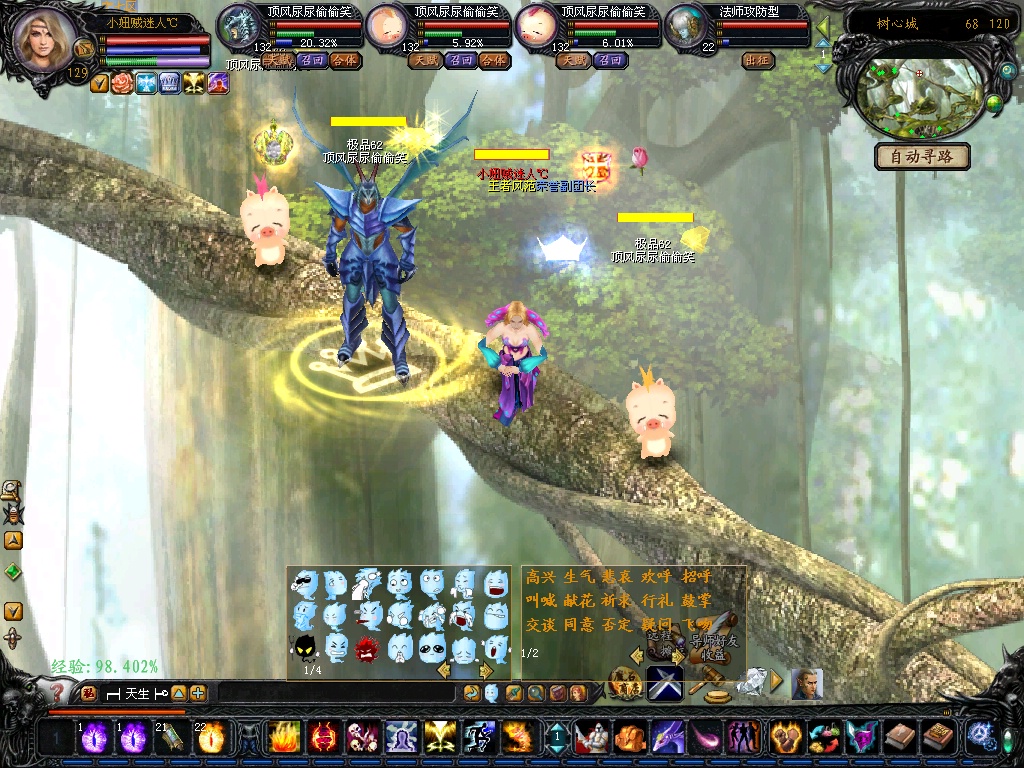Image resolution: width=1024 pixels, height=768 pixels.
Task: Click the player's own portrait
Action: click(46, 40)
